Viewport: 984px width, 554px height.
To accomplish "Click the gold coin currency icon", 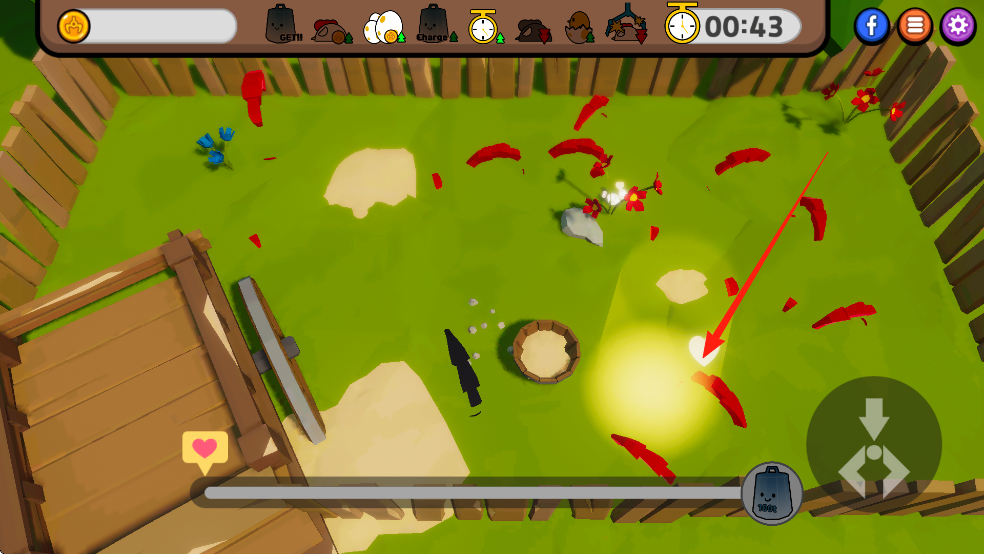I will point(74,26).
